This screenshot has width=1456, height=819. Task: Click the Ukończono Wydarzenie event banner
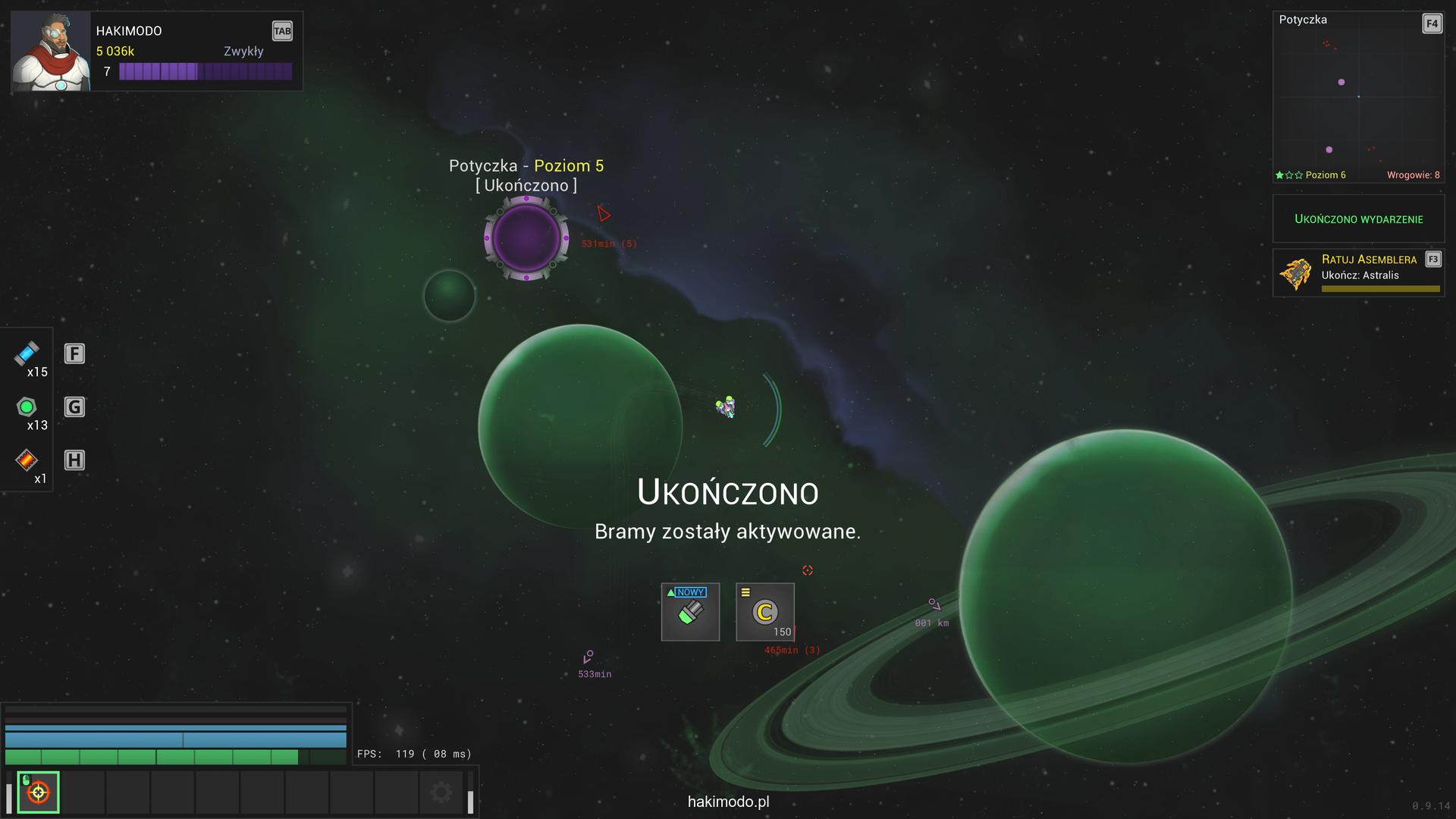pyautogui.click(x=1358, y=219)
